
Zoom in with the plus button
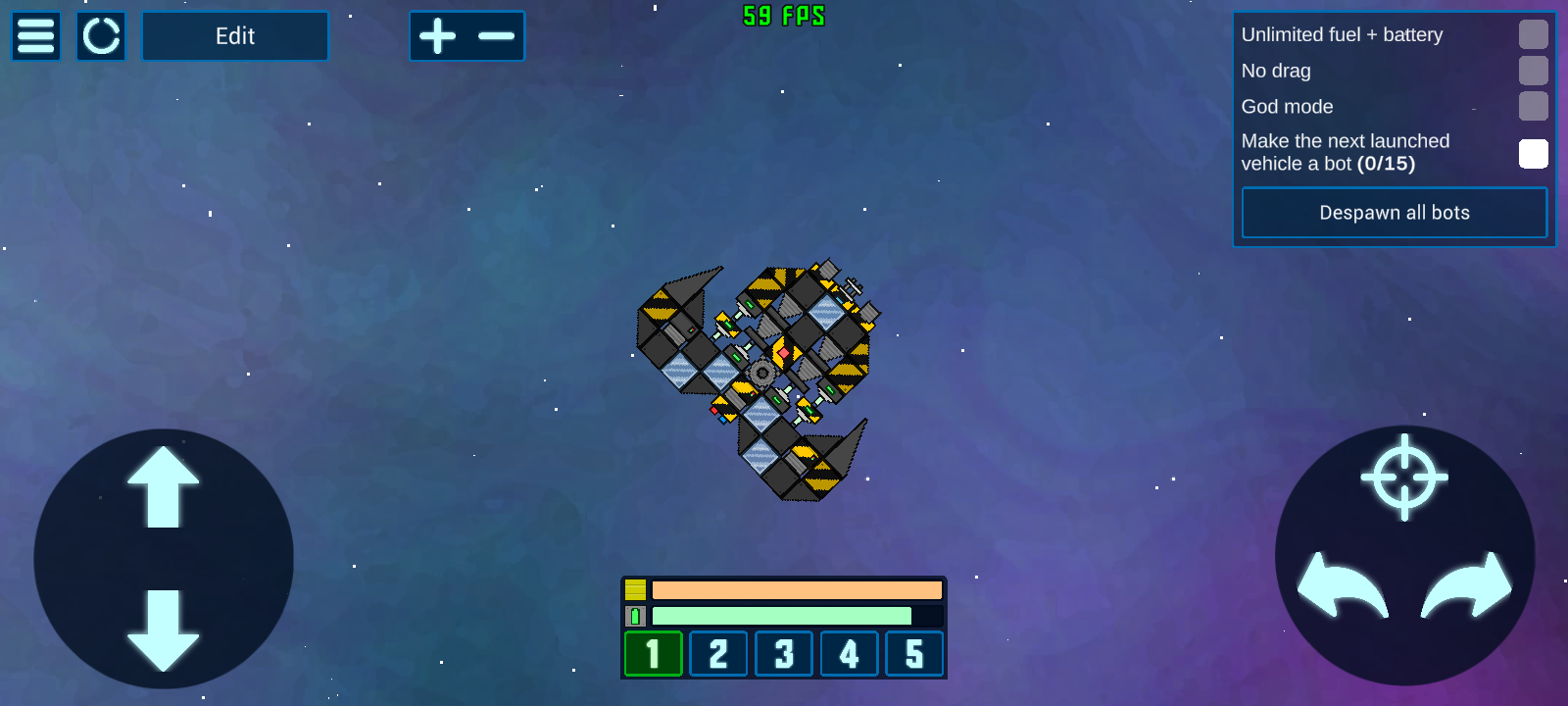point(438,36)
